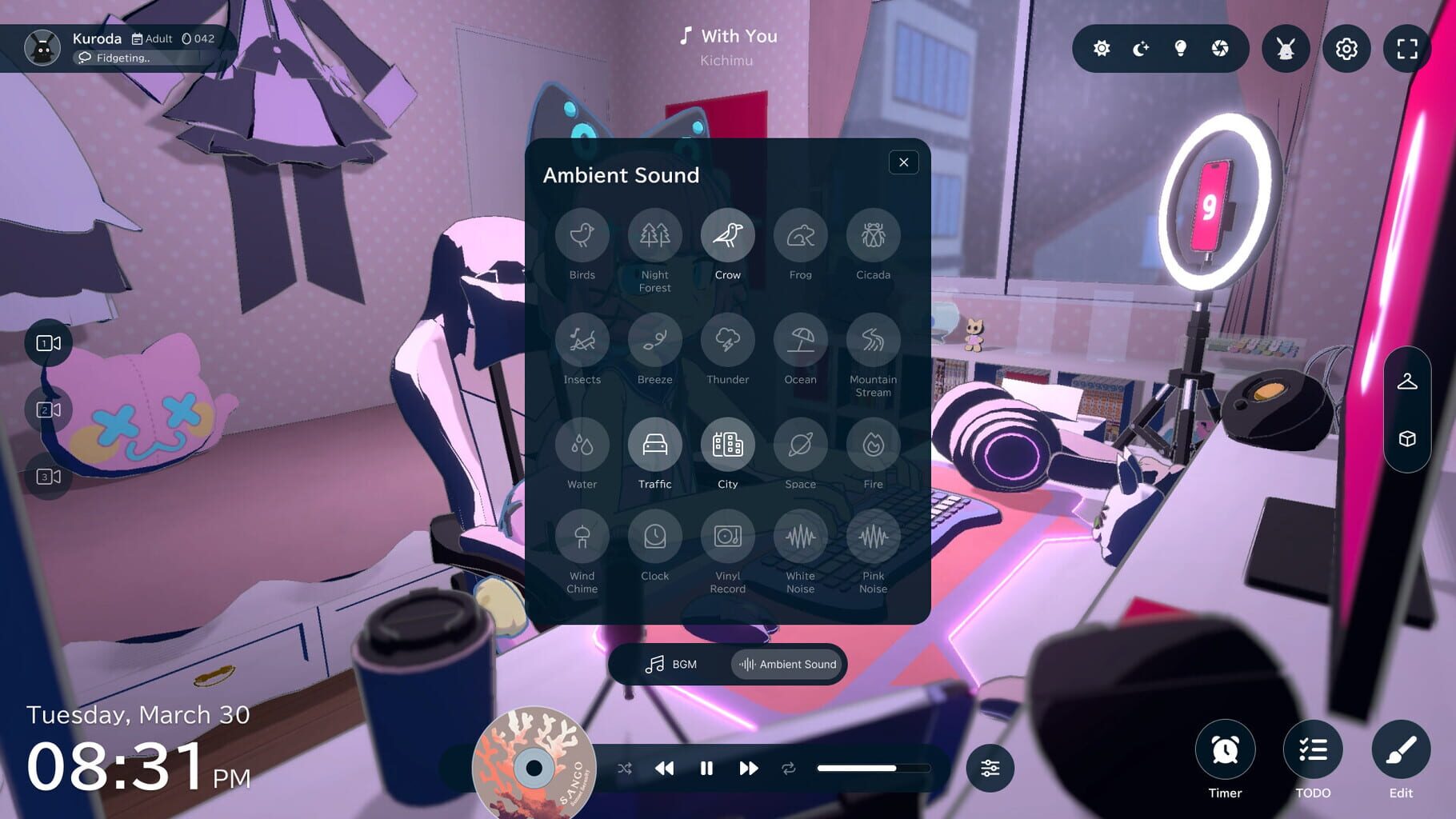Open settings with the gear icon
Image resolution: width=1456 pixels, height=819 pixels.
coord(1346,49)
